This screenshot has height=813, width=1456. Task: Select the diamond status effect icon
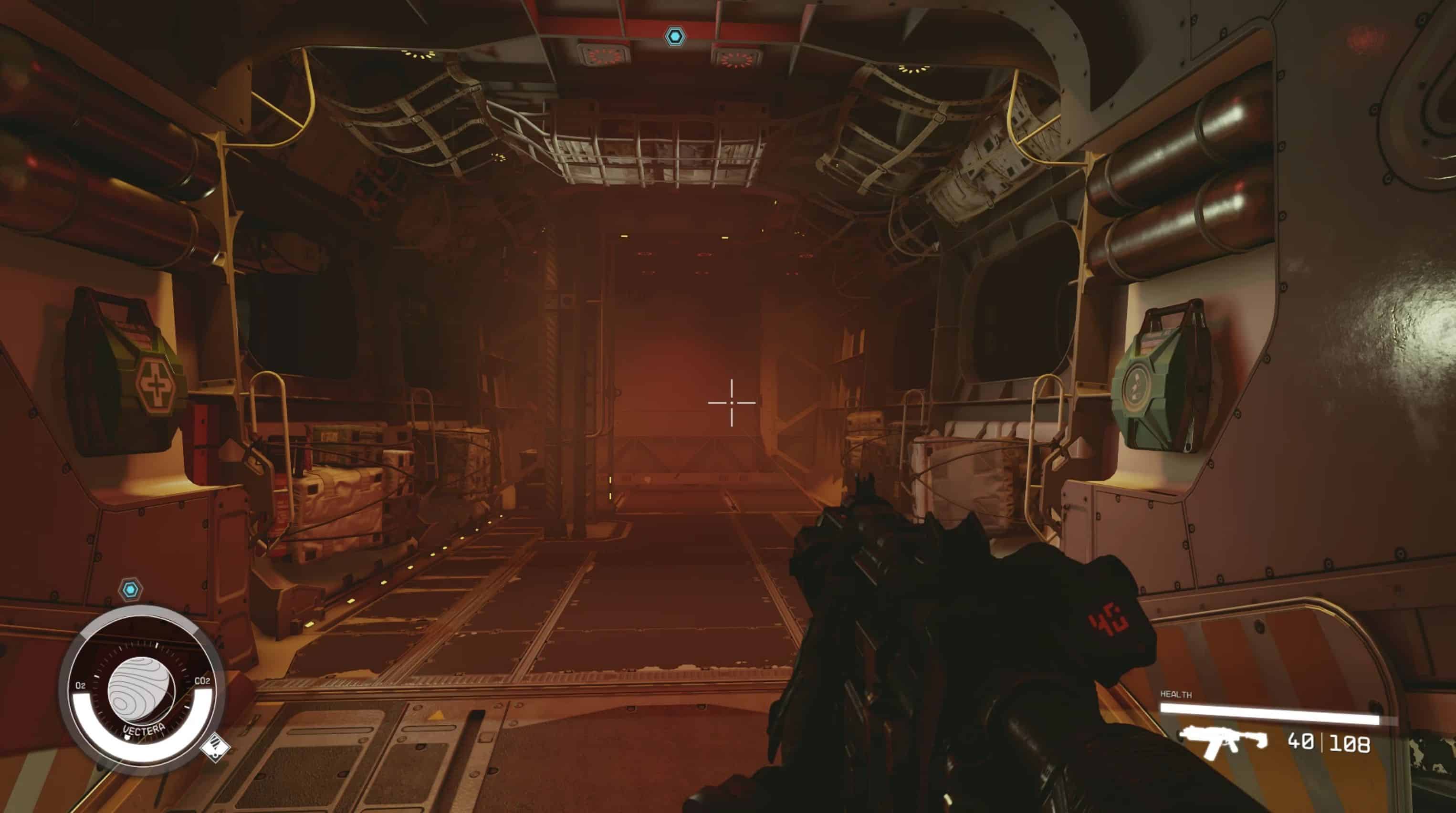point(215,748)
